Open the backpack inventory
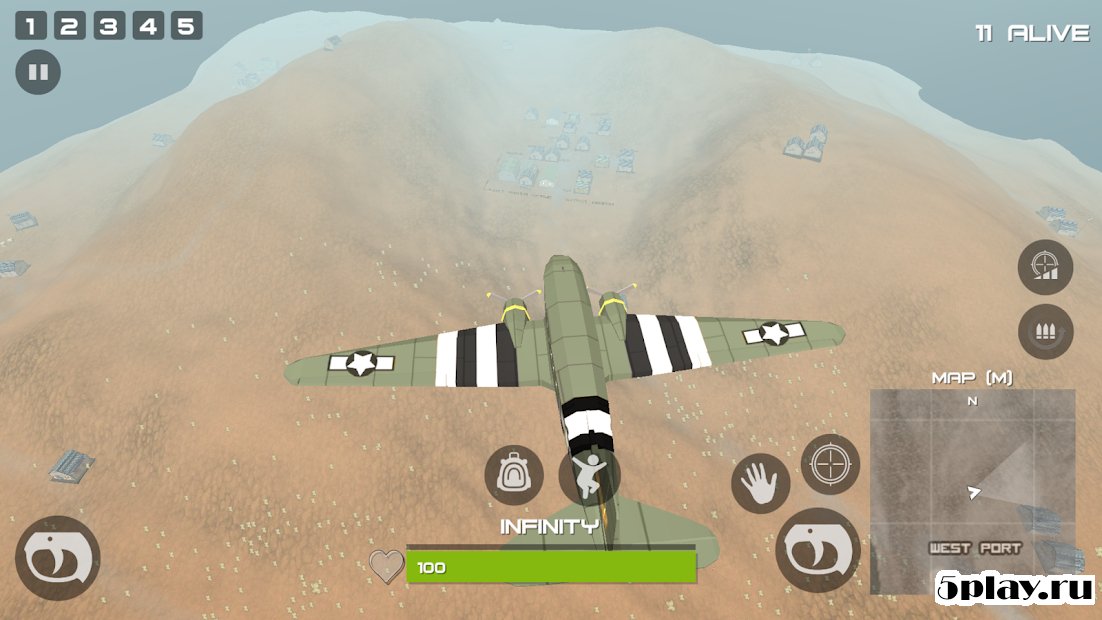The image size is (1102, 620). pyautogui.click(x=514, y=475)
